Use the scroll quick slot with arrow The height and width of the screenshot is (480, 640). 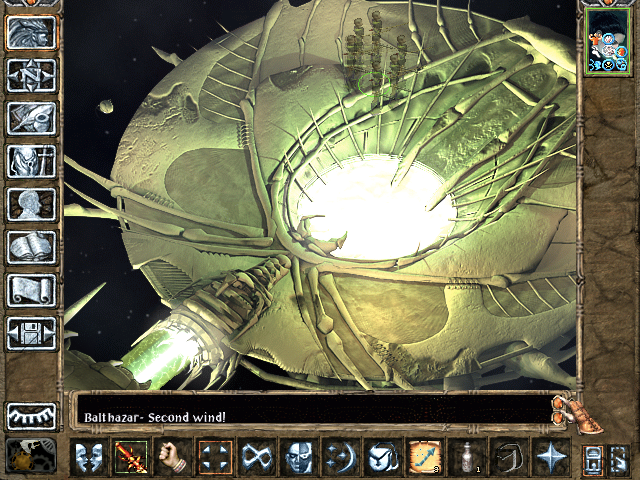(x=425, y=457)
